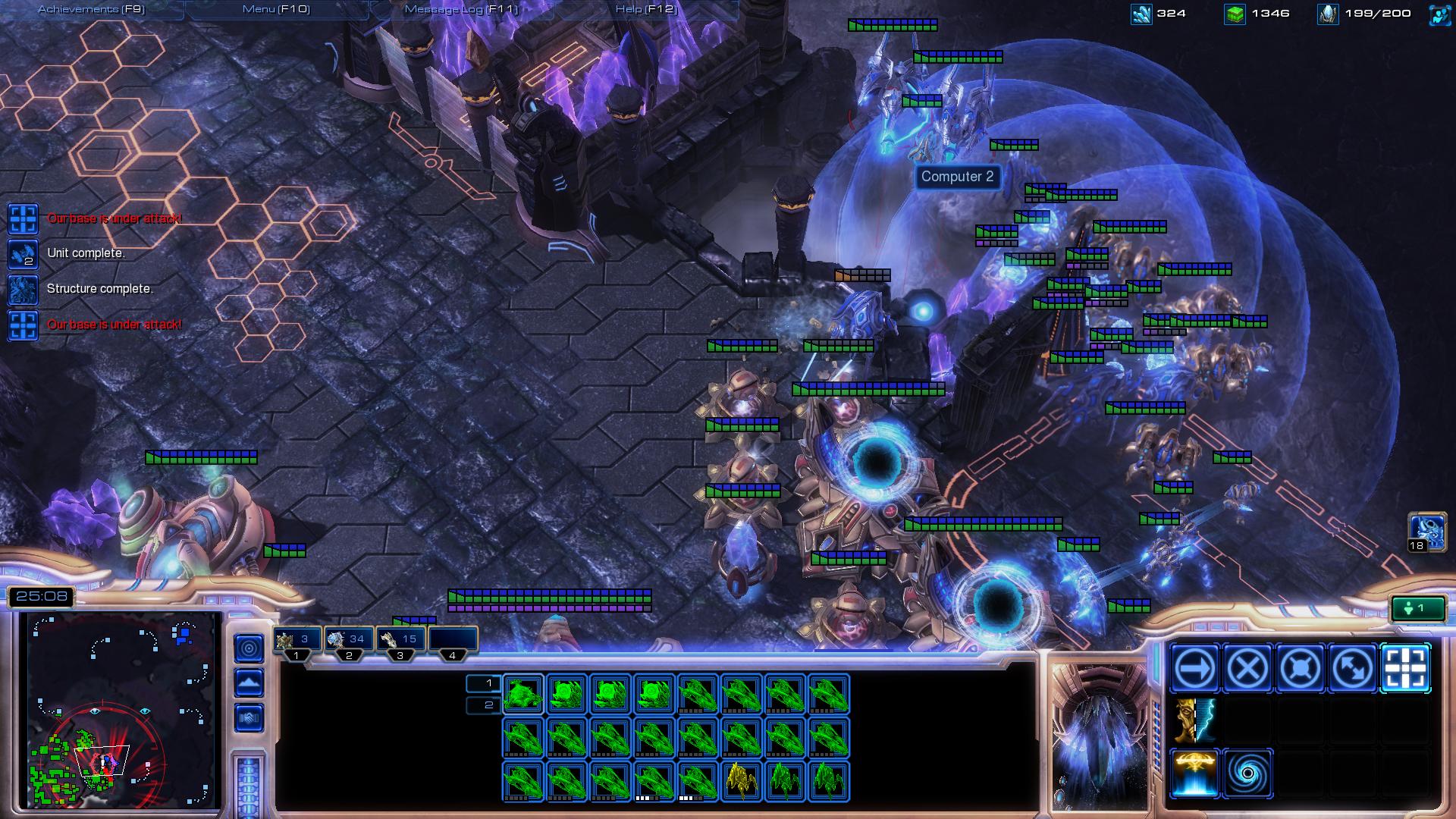Select control group 3 with 15 units

(400, 640)
